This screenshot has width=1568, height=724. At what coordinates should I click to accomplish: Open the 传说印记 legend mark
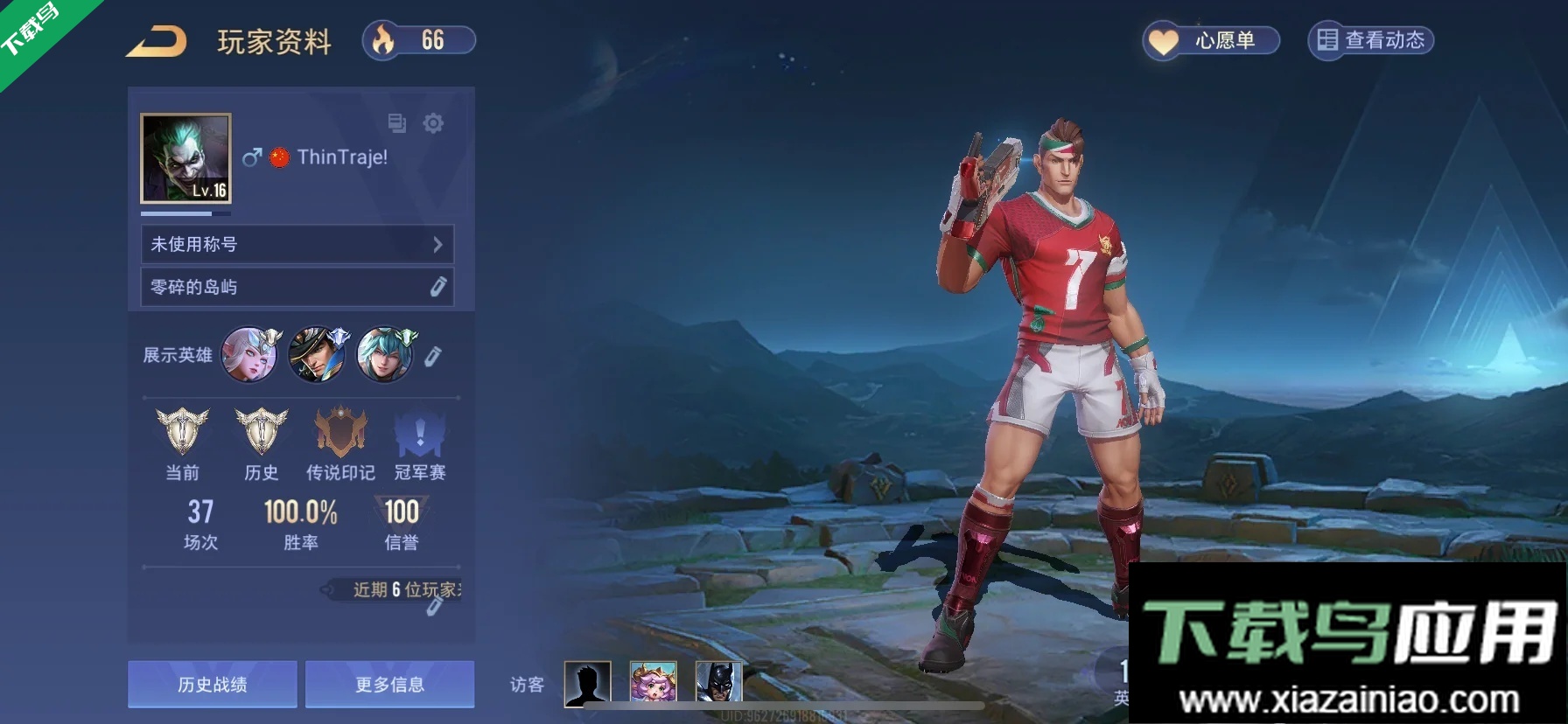(339, 432)
